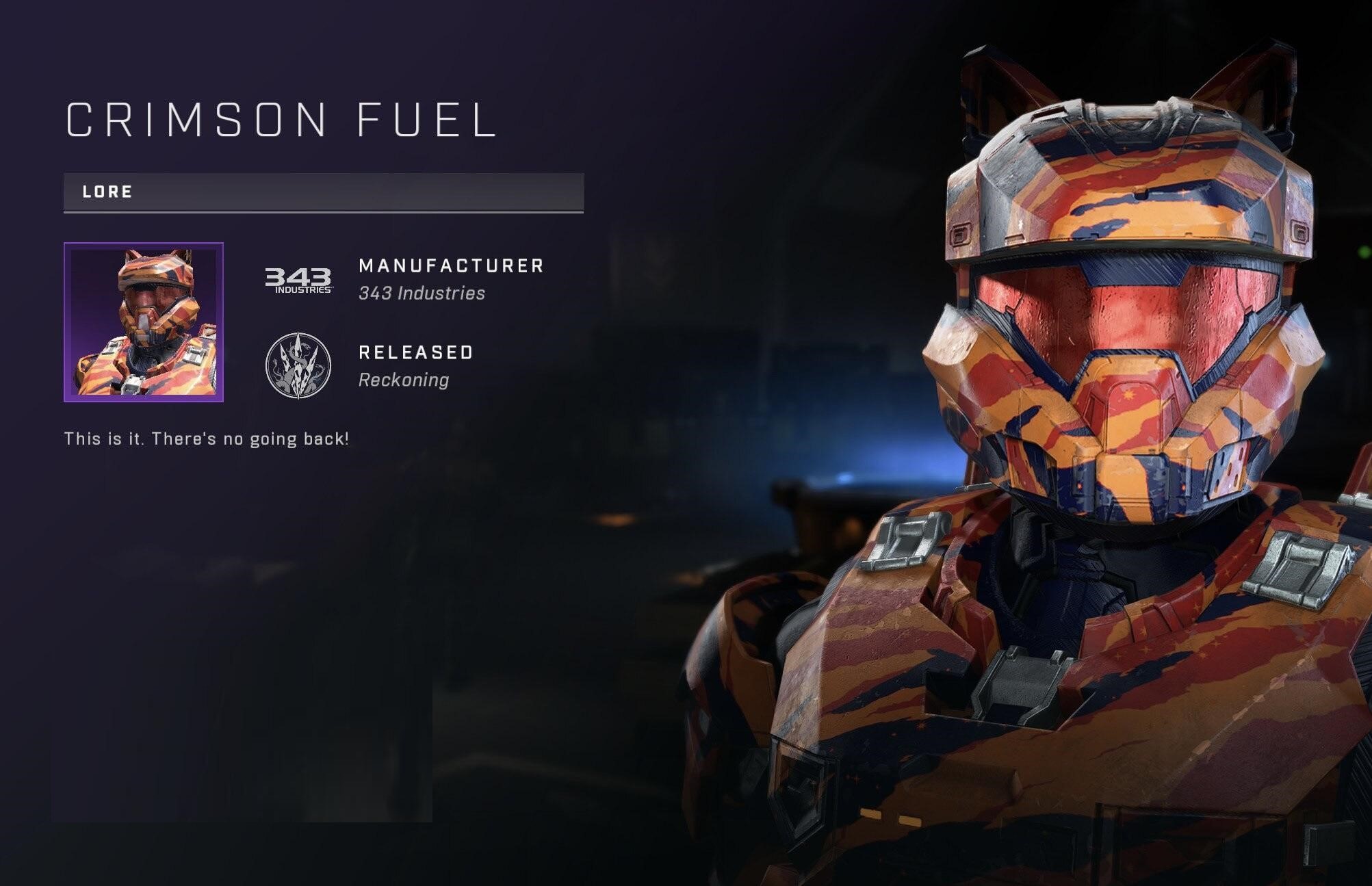Click the Reckoning season emblem
Viewport: 1372px width, 886px height.
point(298,366)
